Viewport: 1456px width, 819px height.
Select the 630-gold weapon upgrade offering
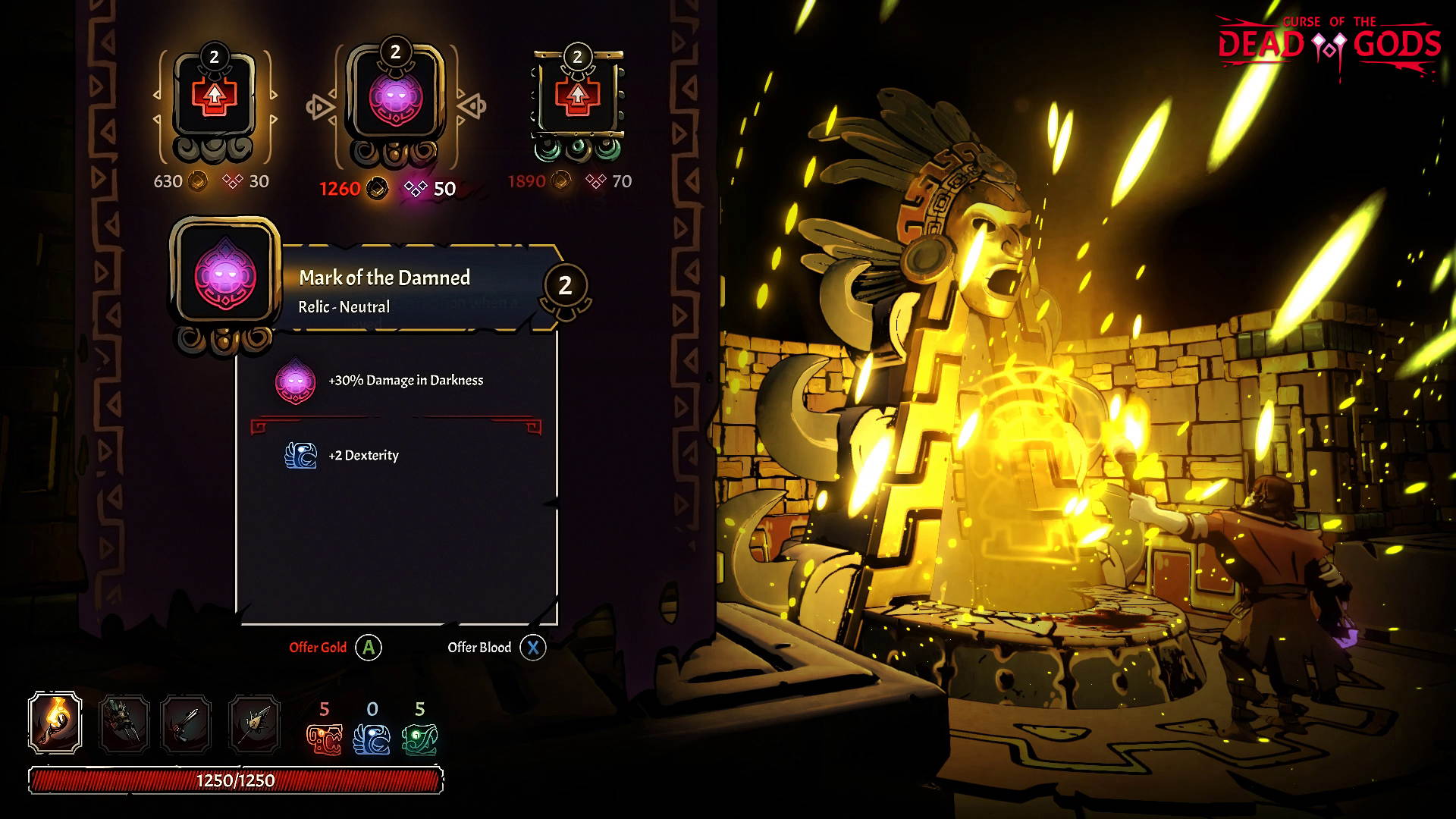(x=216, y=99)
